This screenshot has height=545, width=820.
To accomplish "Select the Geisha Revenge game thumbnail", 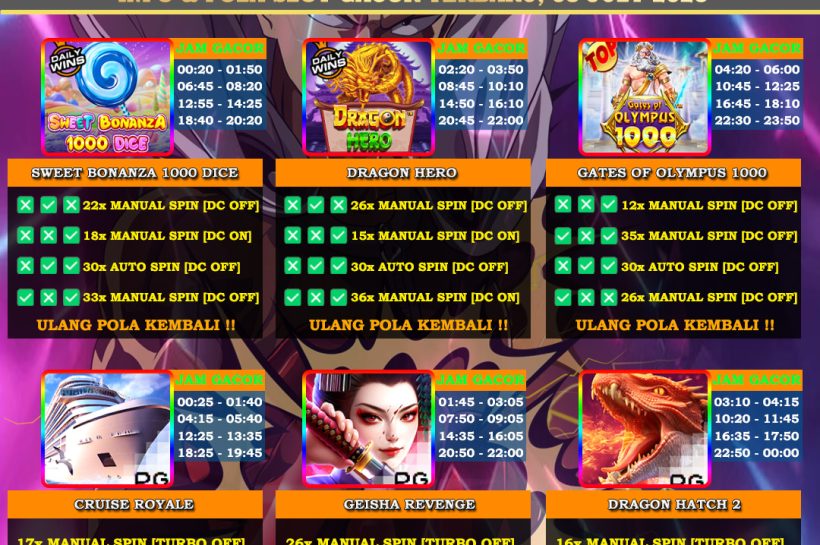I will [368, 429].
